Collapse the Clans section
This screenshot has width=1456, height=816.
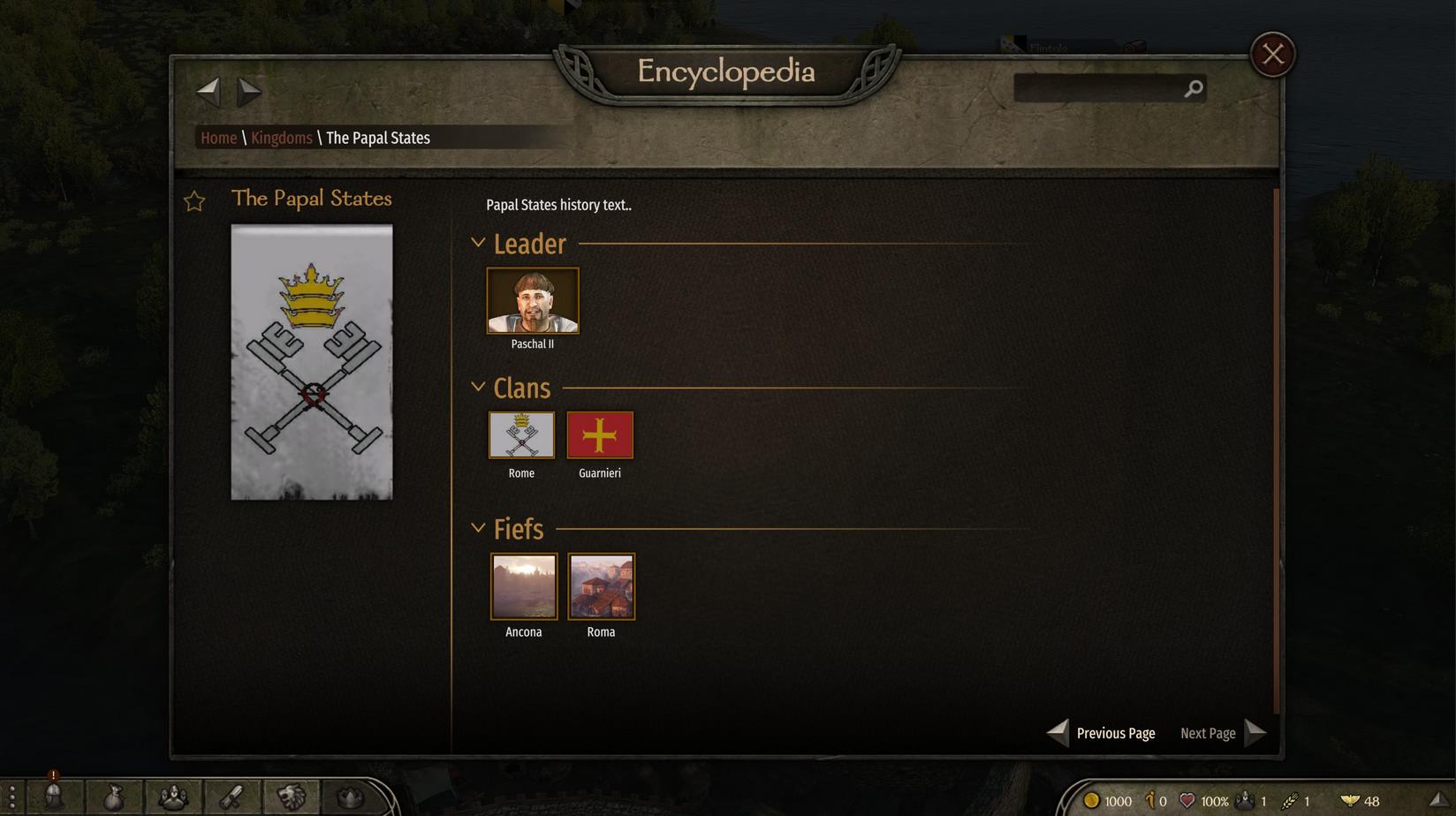point(478,387)
